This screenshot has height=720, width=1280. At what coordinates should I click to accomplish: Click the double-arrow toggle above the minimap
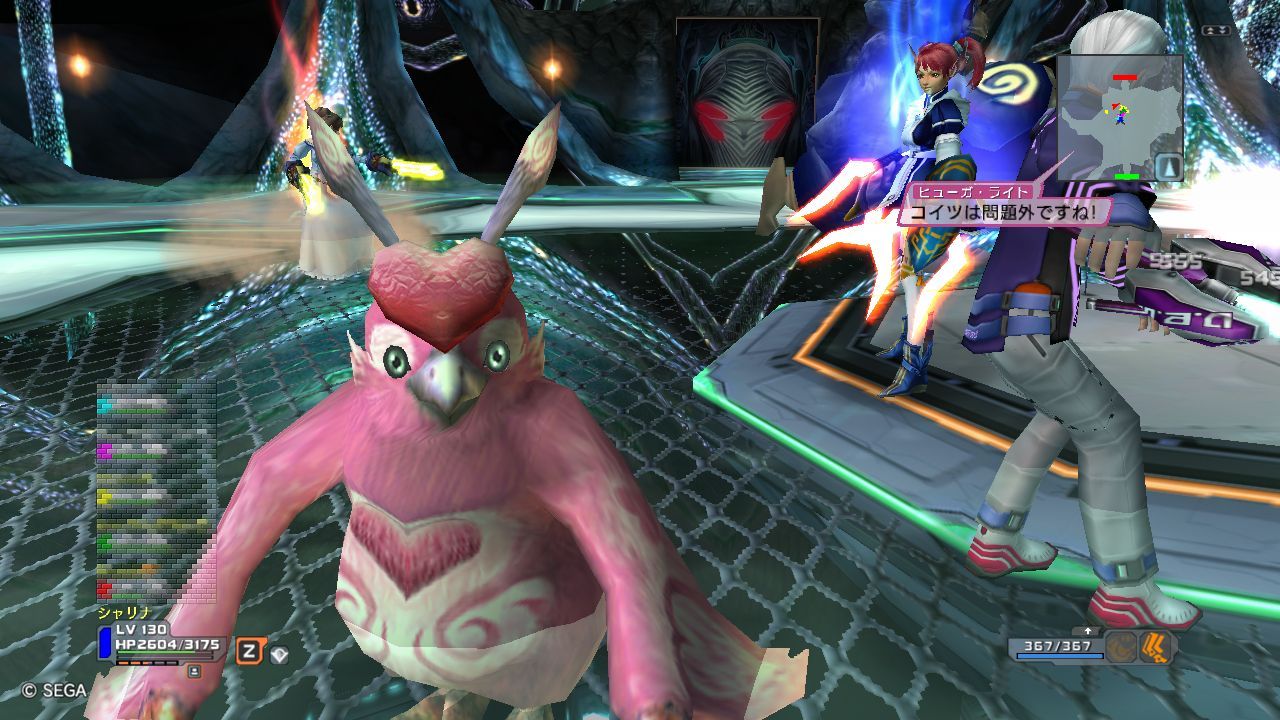tap(1216, 31)
